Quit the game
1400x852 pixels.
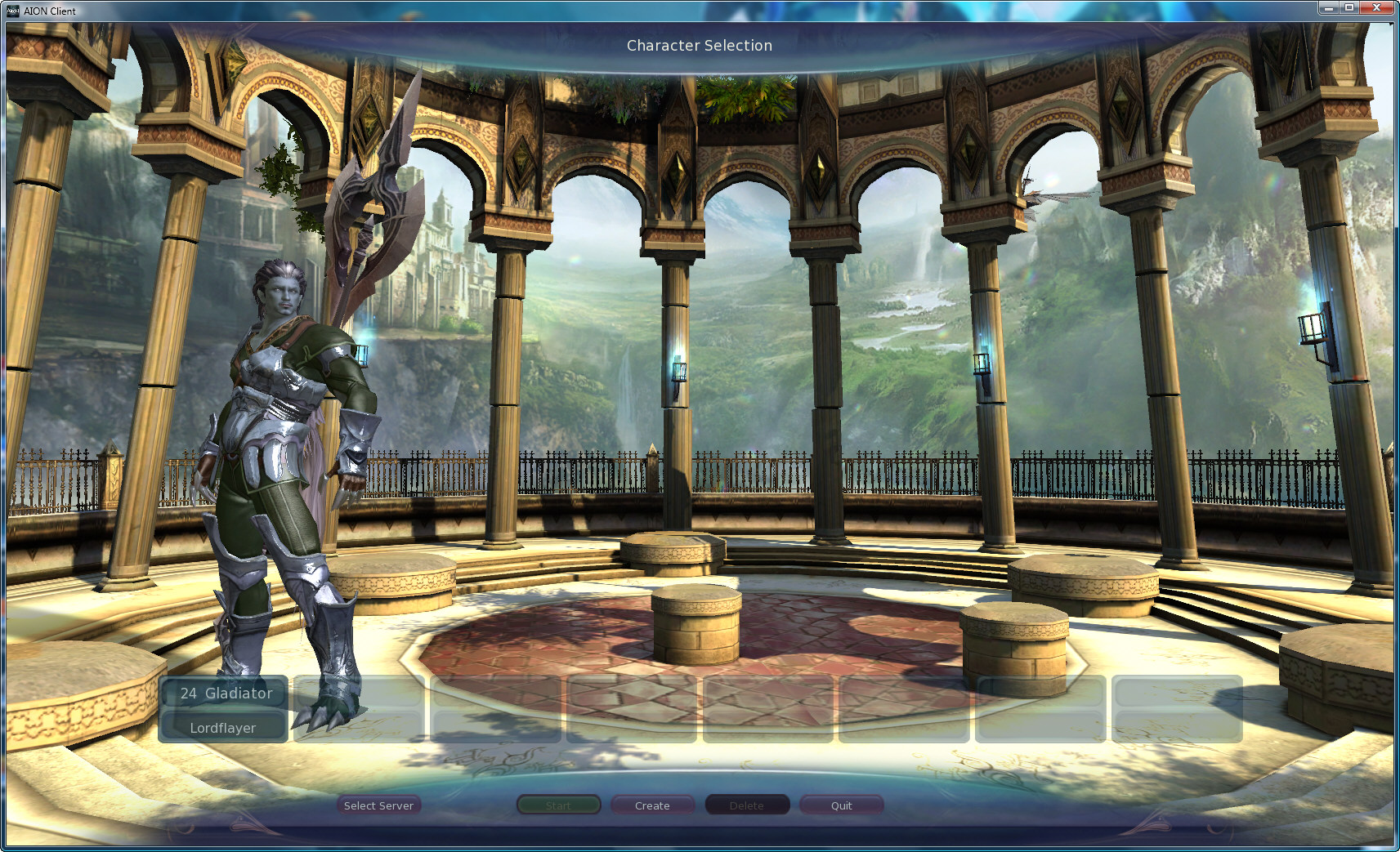tap(841, 805)
